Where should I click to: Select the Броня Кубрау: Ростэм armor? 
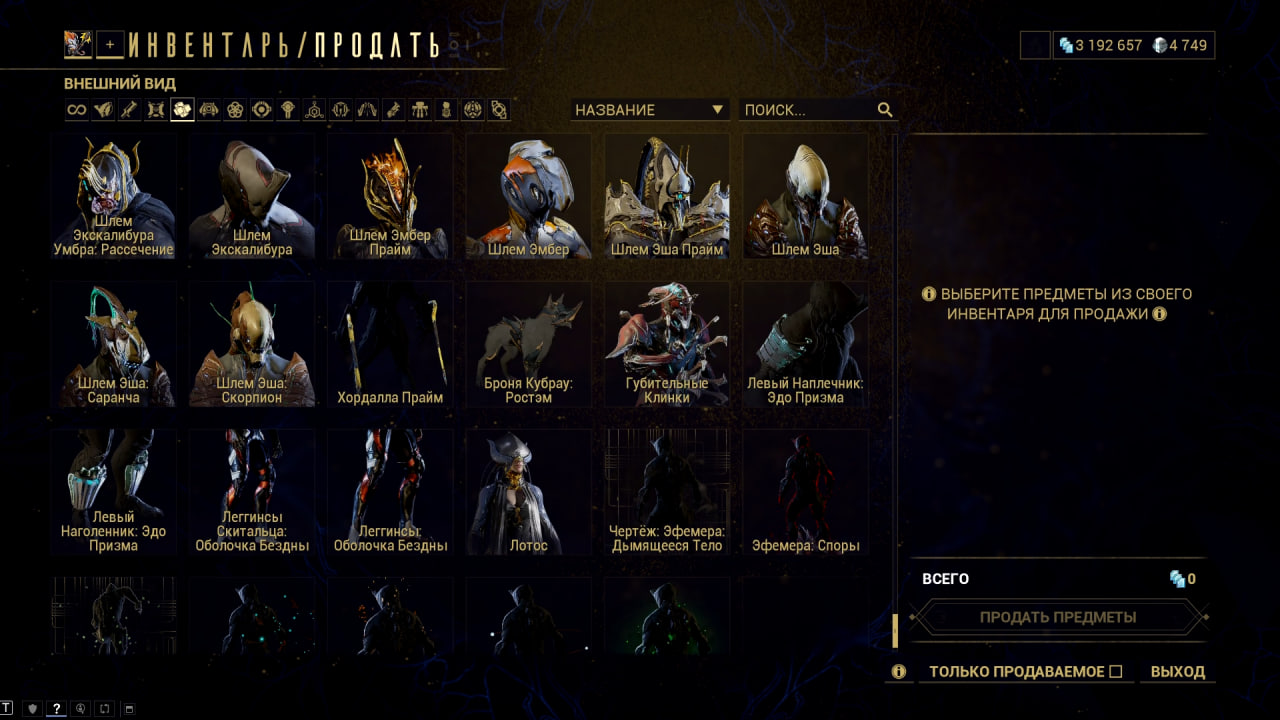click(528, 344)
